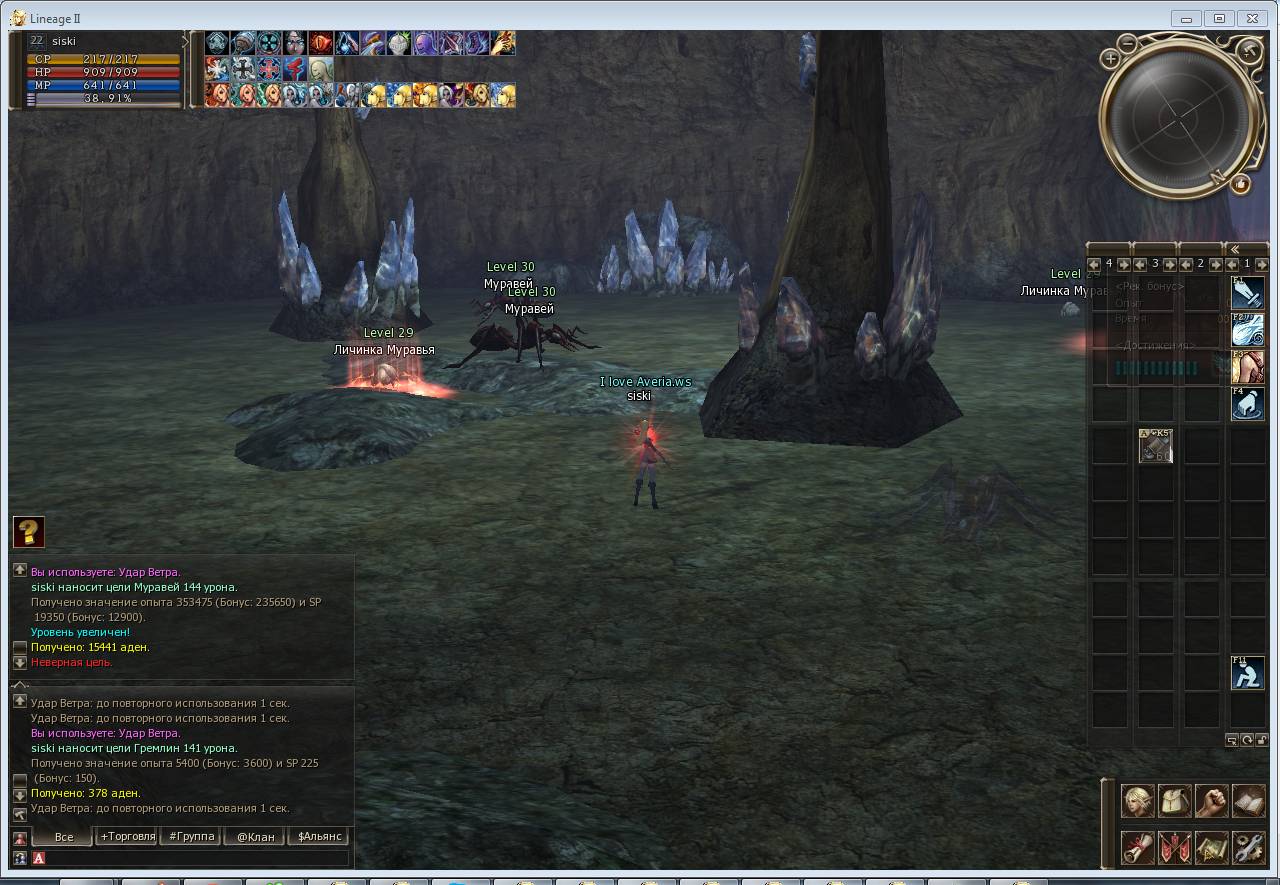This screenshot has height=885, width=1280.
Task: Activate the F2 wind strike skill
Action: [1247, 329]
